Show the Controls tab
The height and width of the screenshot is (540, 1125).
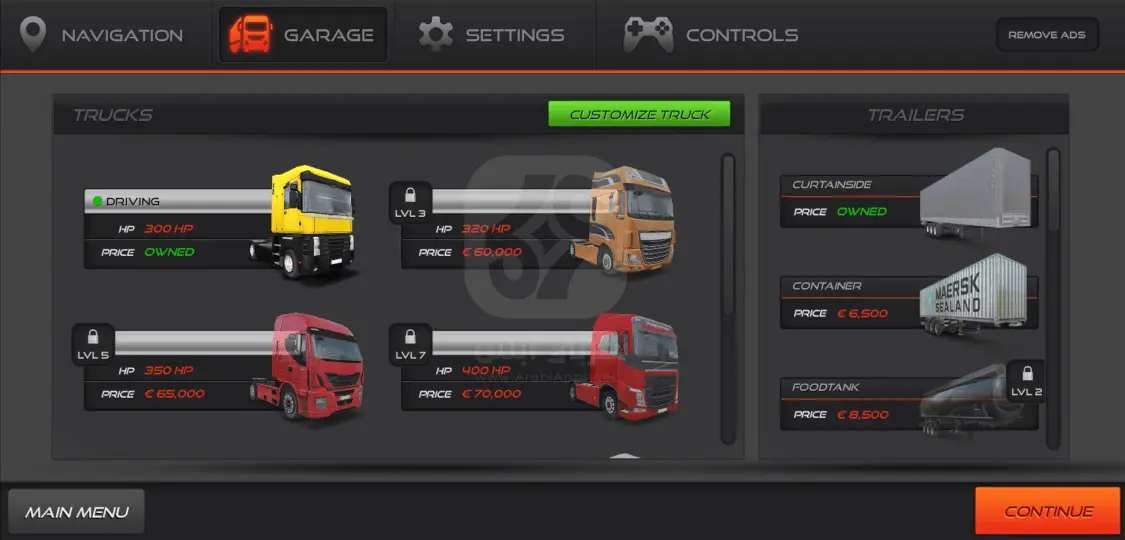click(x=711, y=35)
